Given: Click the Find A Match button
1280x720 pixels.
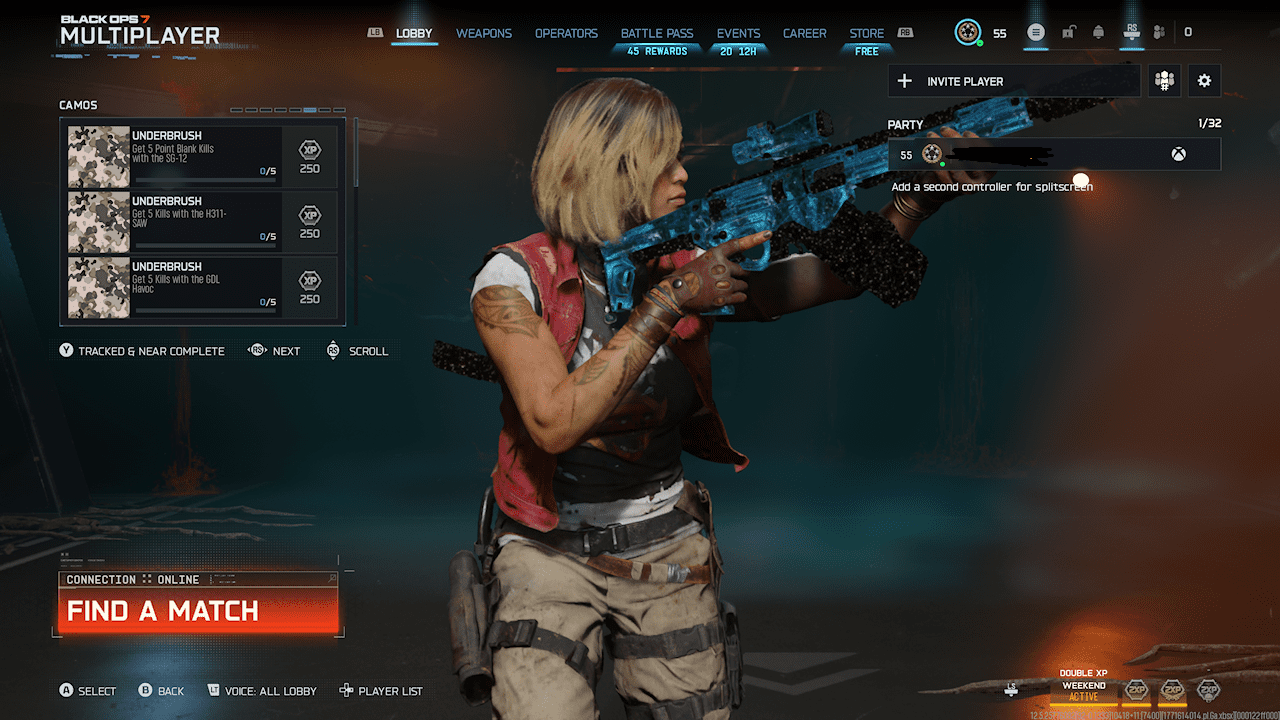Looking at the screenshot, I should (165, 610).
